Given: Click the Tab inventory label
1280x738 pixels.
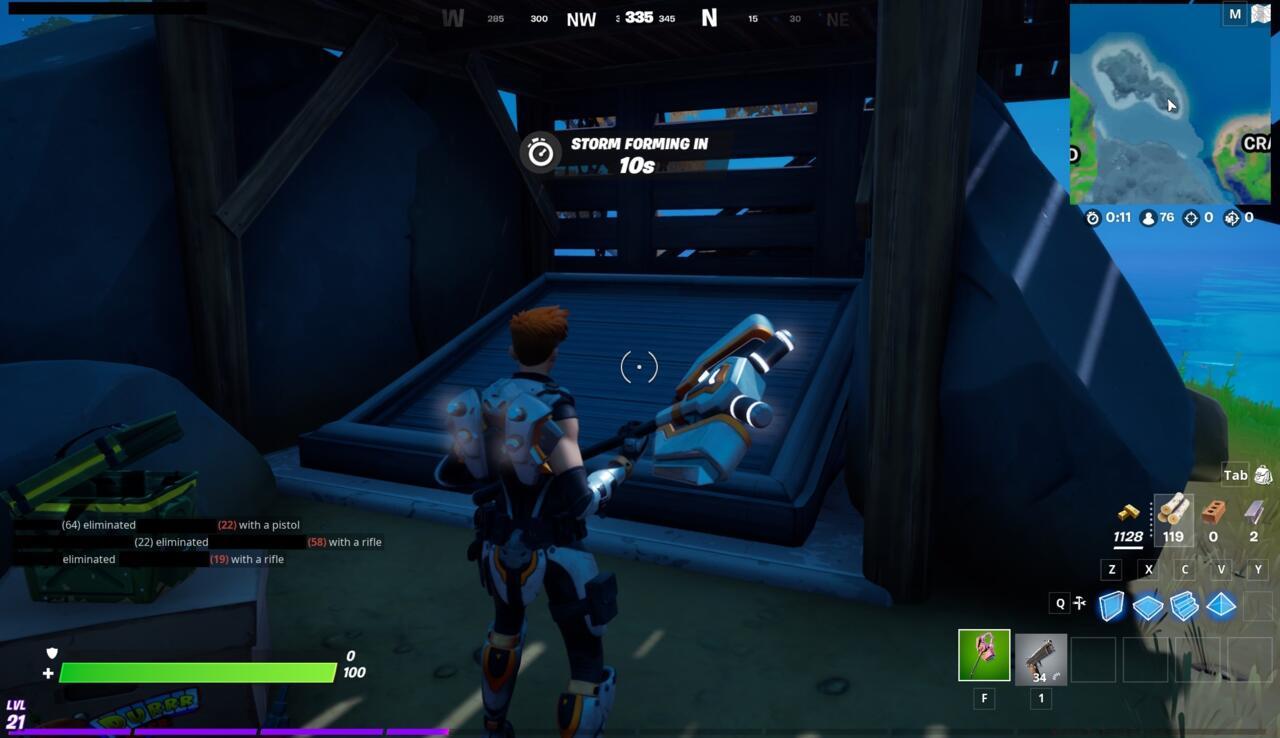Looking at the screenshot, I should click(x=1234, y=475).
